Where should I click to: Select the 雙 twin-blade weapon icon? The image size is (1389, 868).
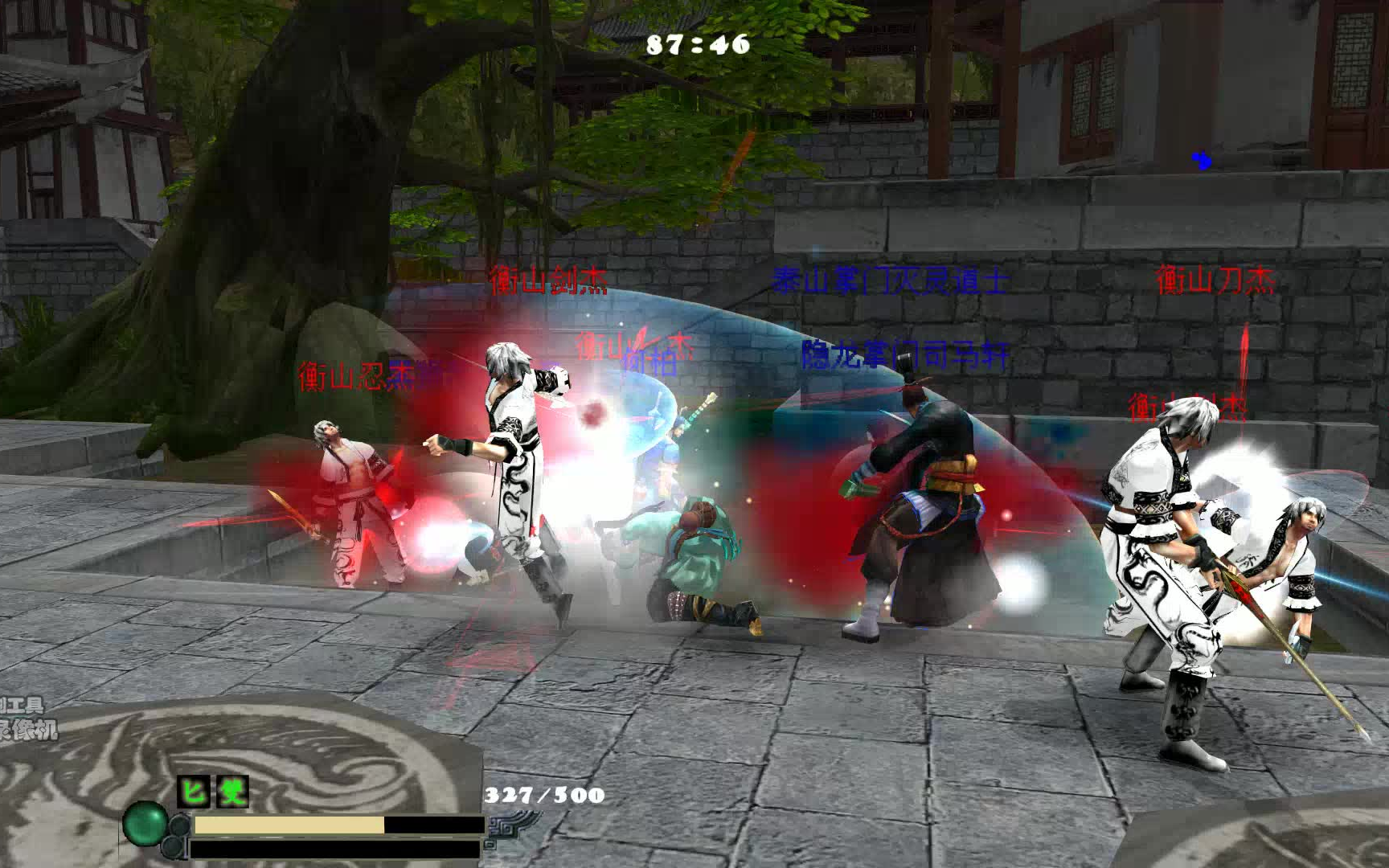pyautogui.click(x=232, y=792)
